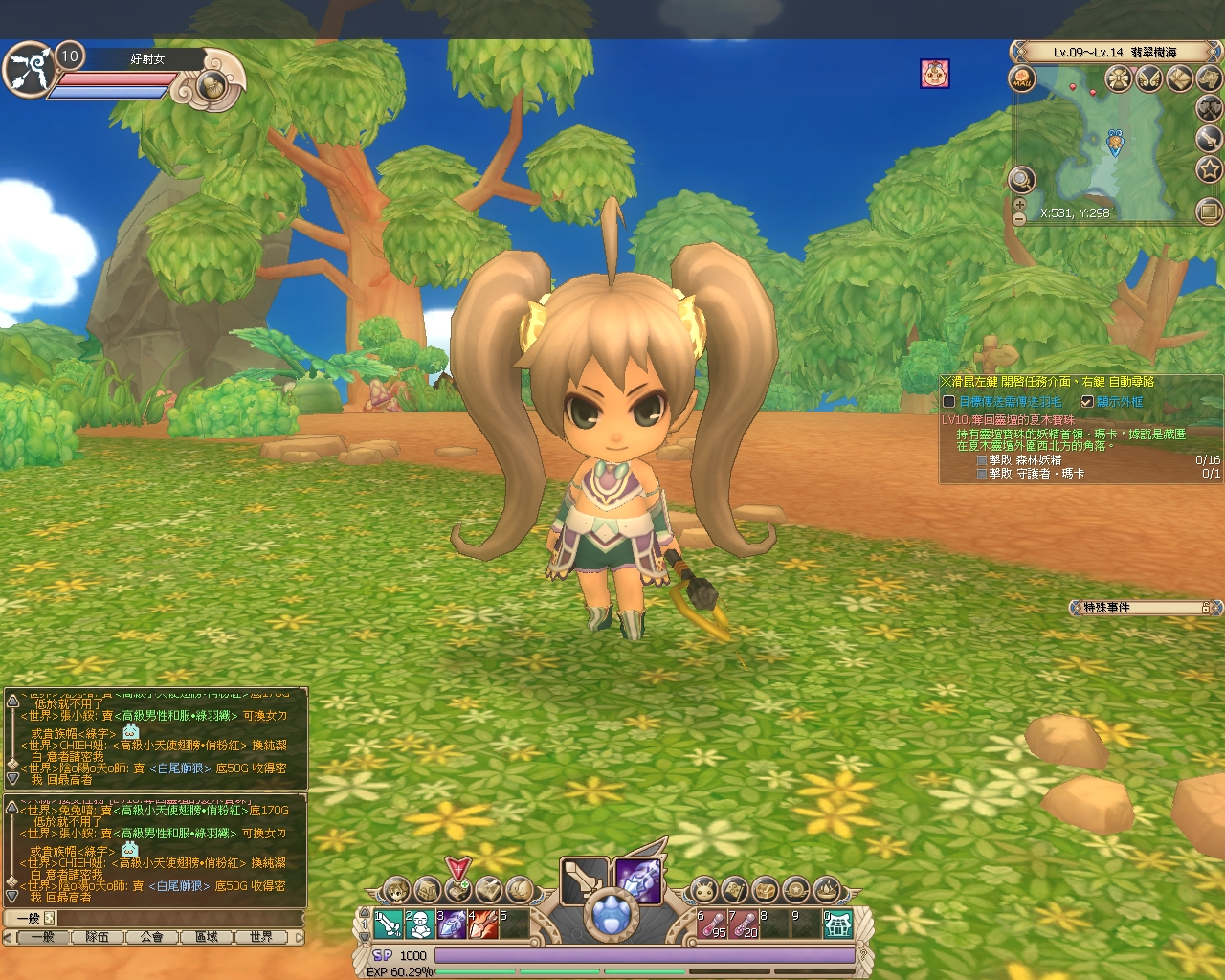This screenshot has height=980, width=1225.
Task: Zoom out the minimap with minus button
Action: [x=1019, y=219]
